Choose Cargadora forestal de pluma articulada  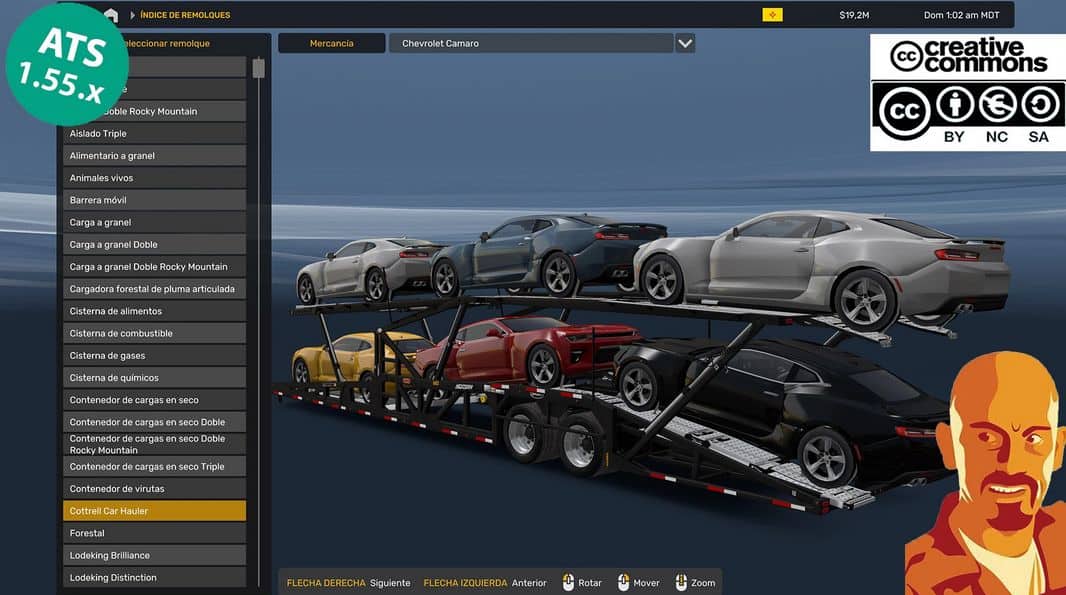(154, 289)
